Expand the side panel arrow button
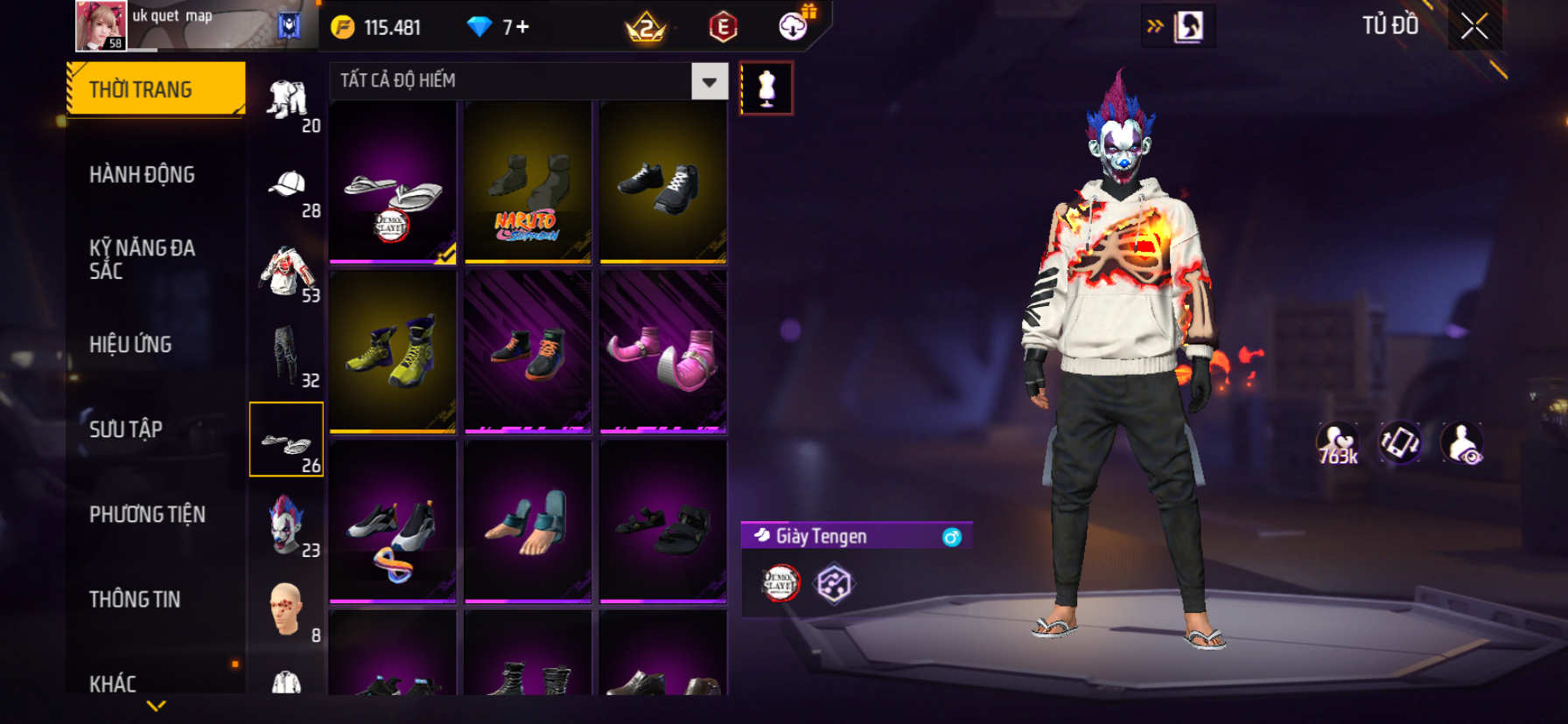The height and width of the screenshot is (724, 1568). (x=1156, y=26)
